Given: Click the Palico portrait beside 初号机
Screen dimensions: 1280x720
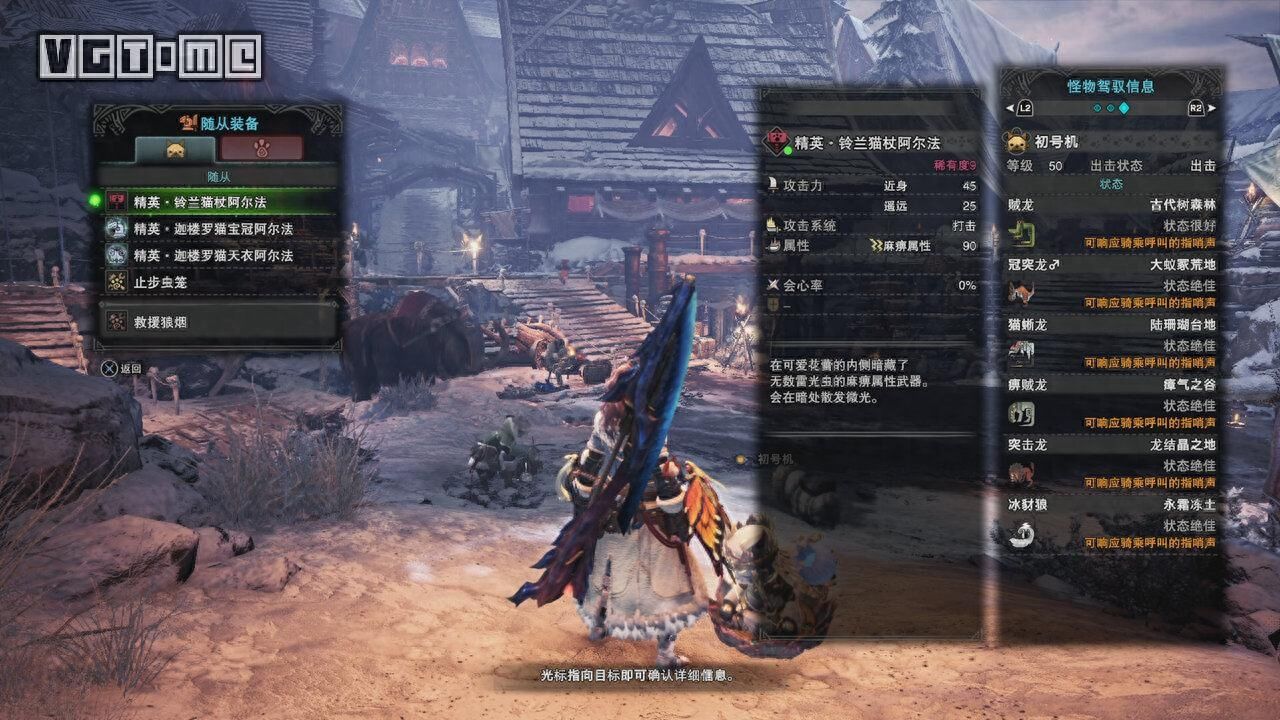Looking at the screenshot, I should coord(1016,141).
